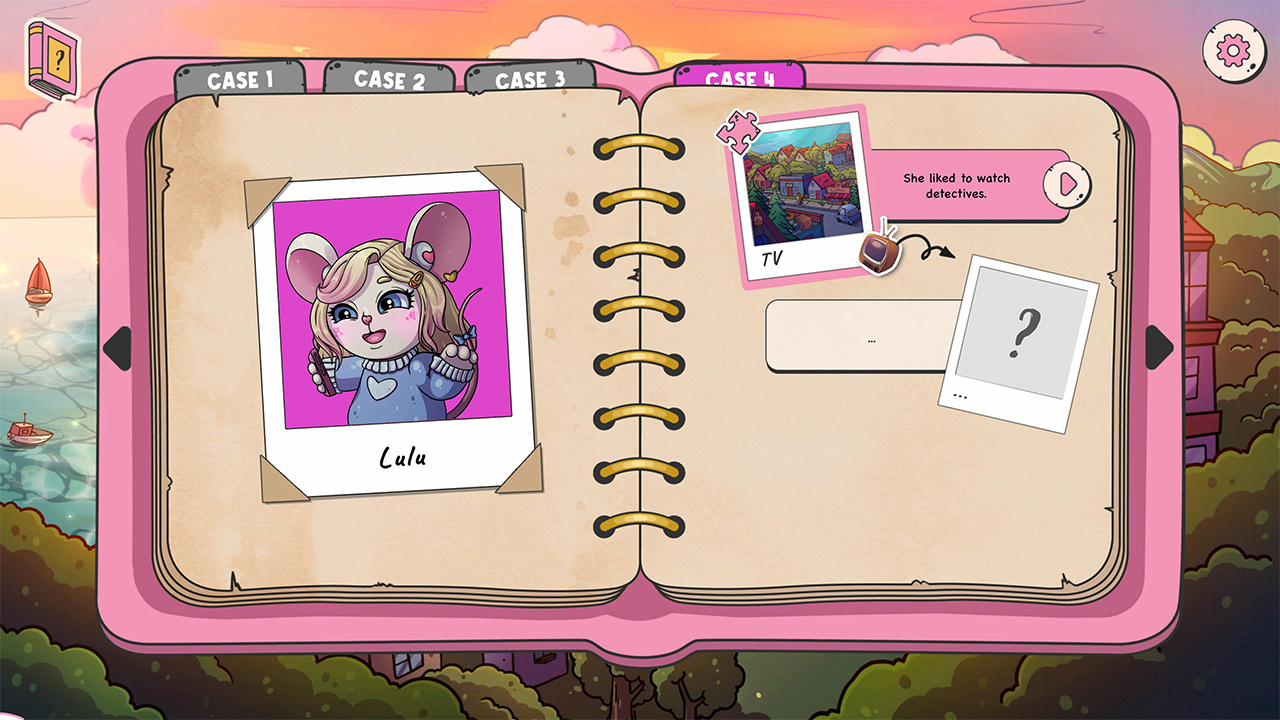Switch to the Case 2 tab

point(391,79)
